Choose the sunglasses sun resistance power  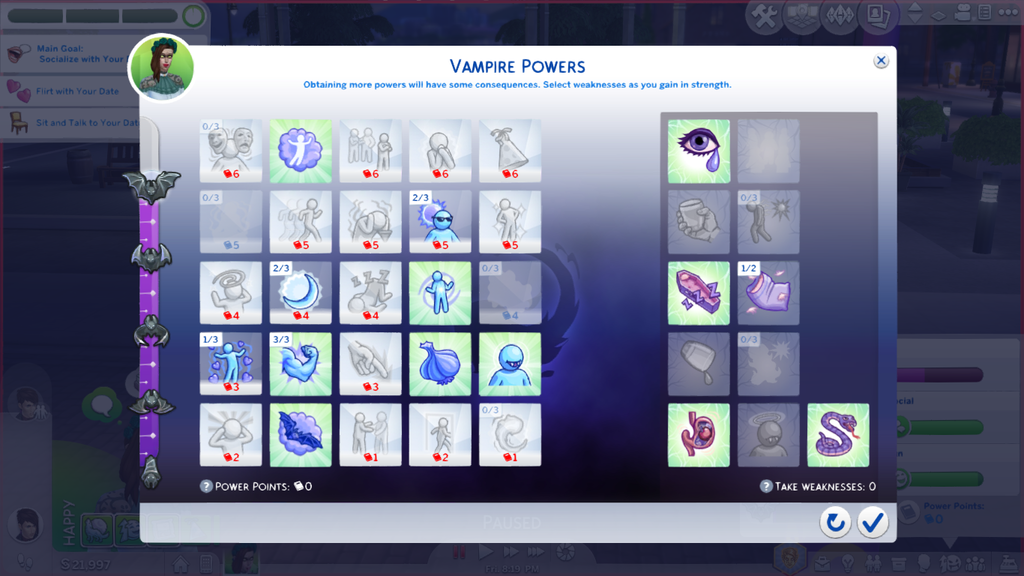click(x=440, y=222)
